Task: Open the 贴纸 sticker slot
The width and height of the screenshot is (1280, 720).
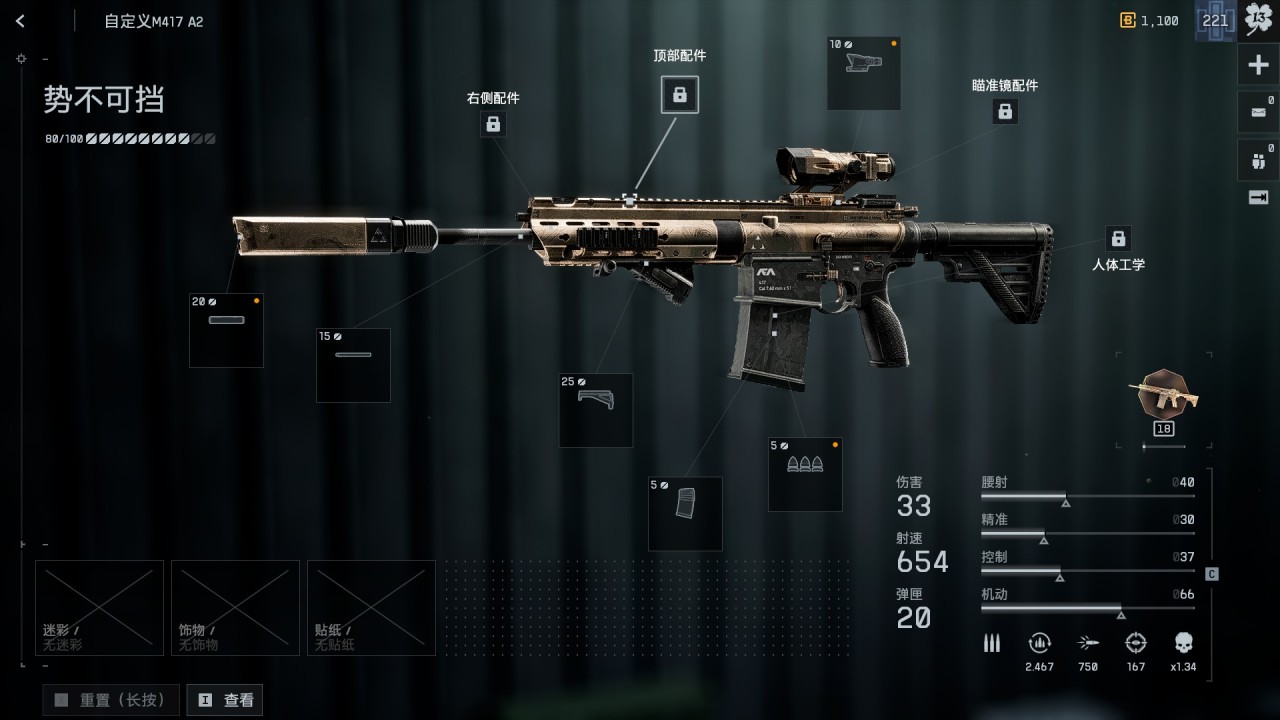Action: [x=371, y=607]
